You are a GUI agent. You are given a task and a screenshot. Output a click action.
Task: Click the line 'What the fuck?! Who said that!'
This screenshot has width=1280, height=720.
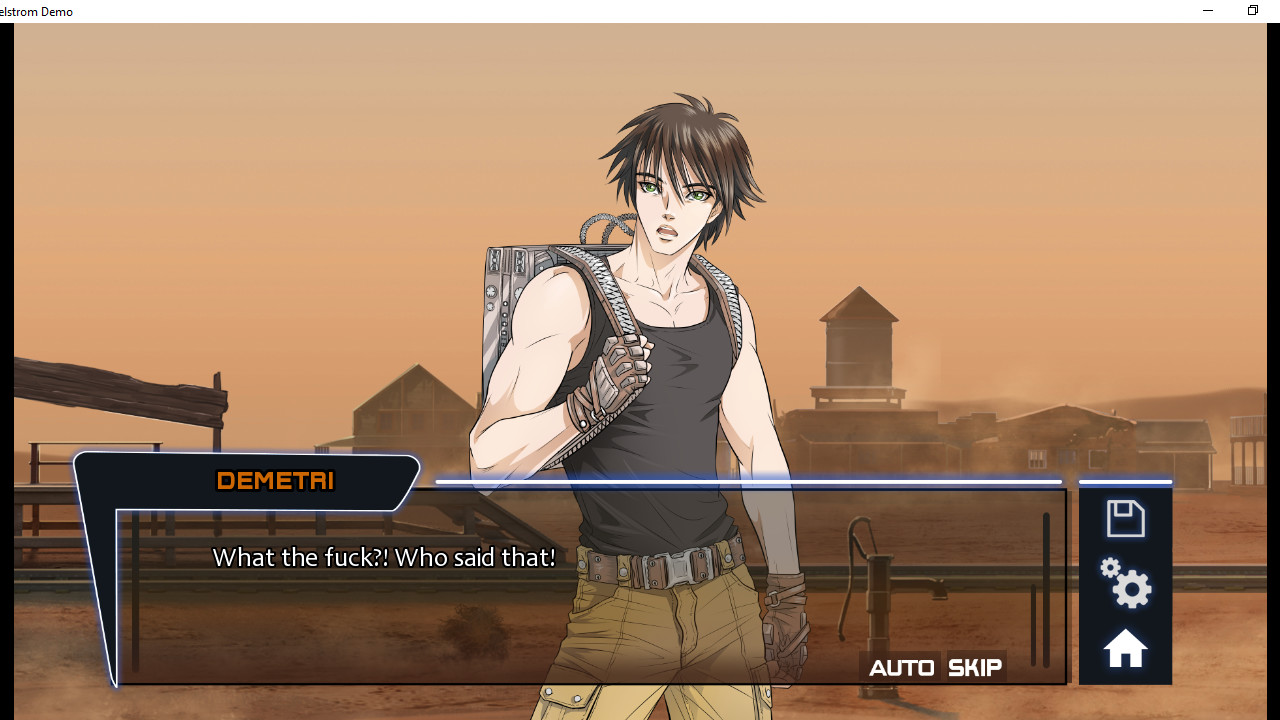(x=383, y=557)
